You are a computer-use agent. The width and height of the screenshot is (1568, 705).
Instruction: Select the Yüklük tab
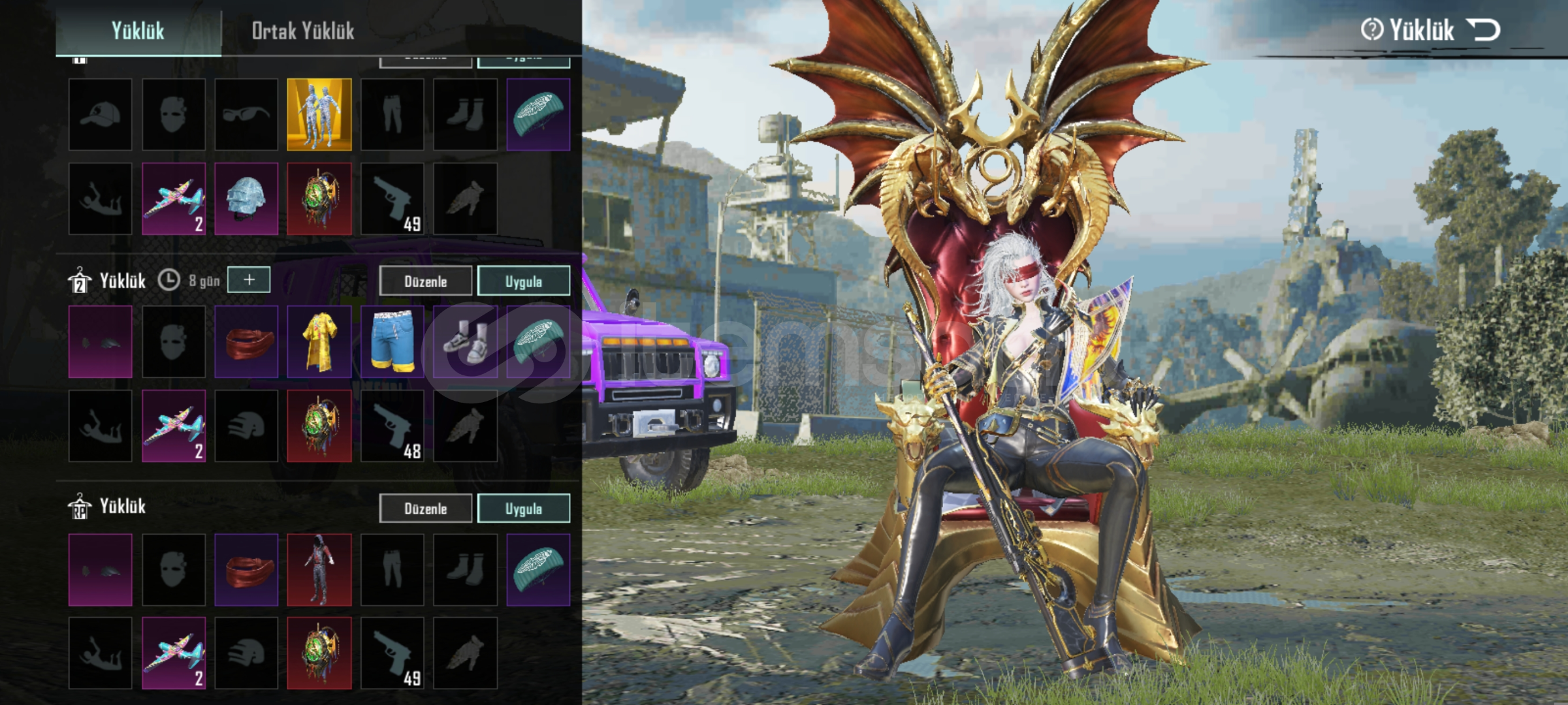pyautogui.click(x=138, y=31)
